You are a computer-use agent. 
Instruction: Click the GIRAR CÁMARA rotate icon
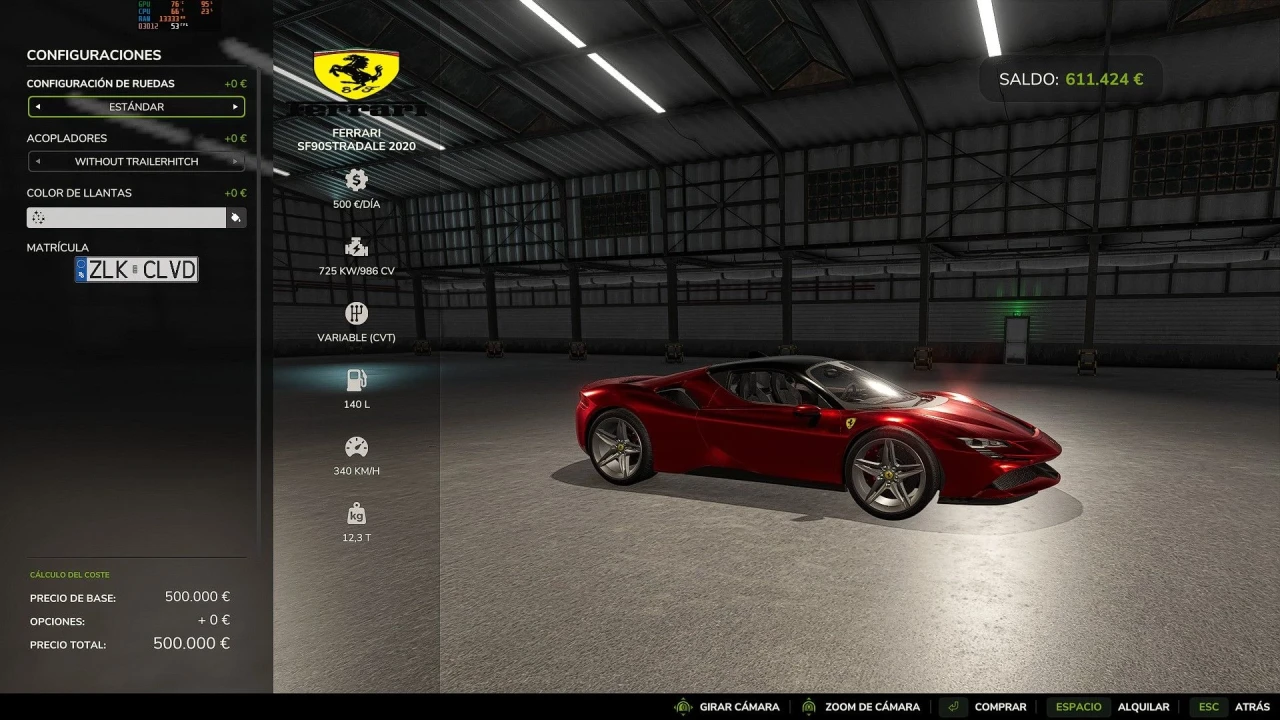tap(684, 707)
